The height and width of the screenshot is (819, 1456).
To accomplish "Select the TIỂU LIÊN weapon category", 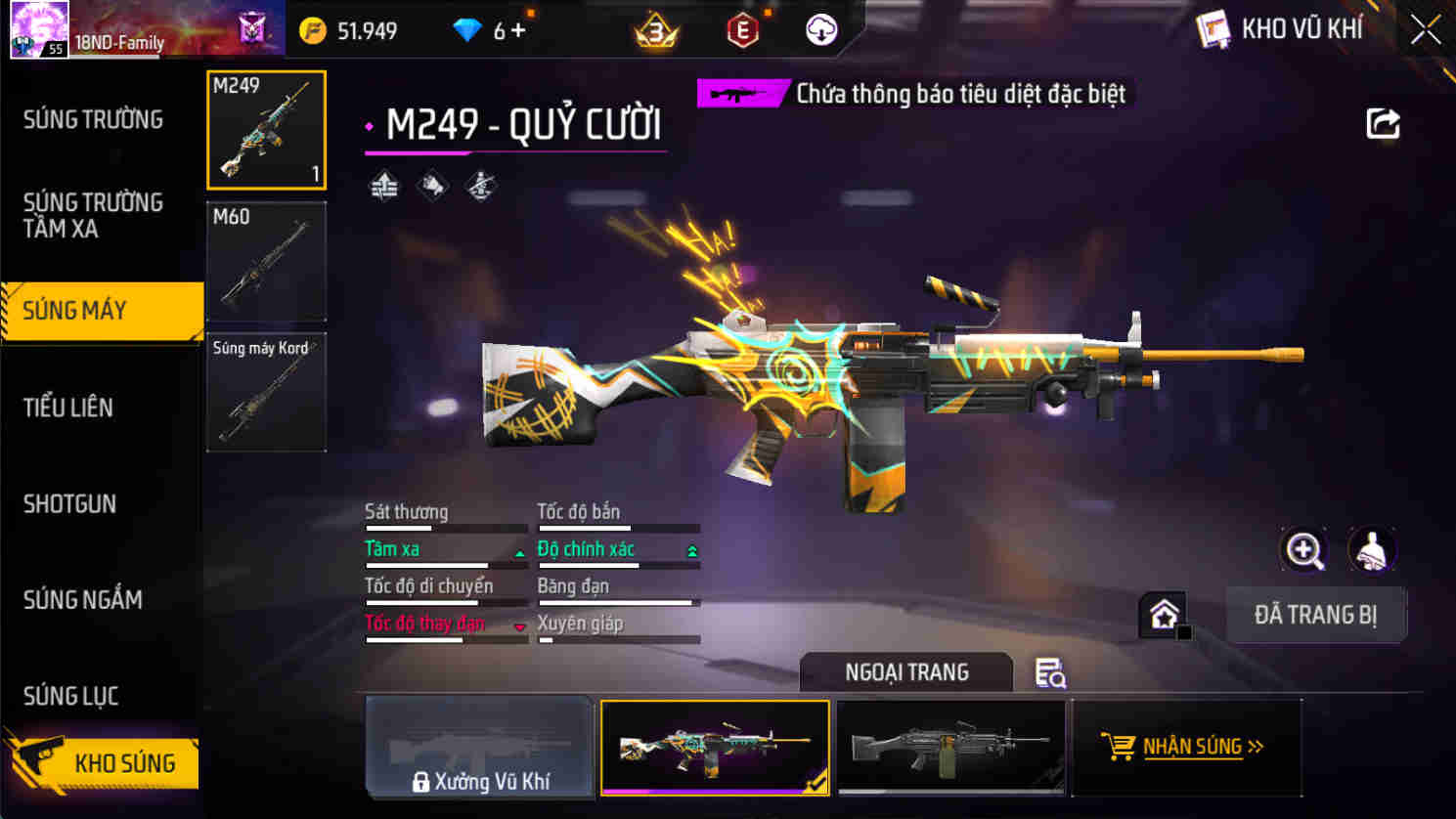I will coord(68,408).
